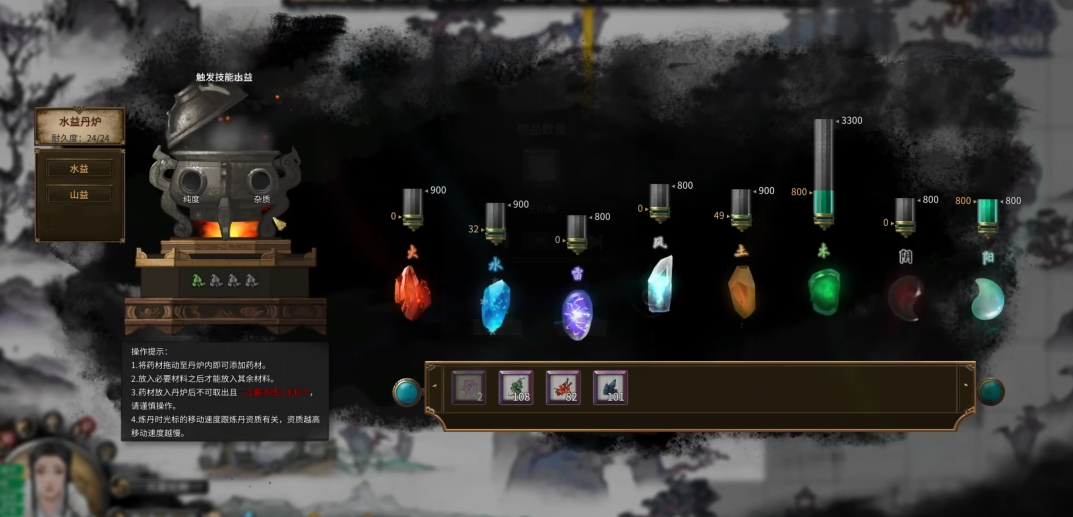Click the right teal orb beside the ingredient bar
Image resolution: width=1073 pixels, height=517 pixels.
point(990,392)
